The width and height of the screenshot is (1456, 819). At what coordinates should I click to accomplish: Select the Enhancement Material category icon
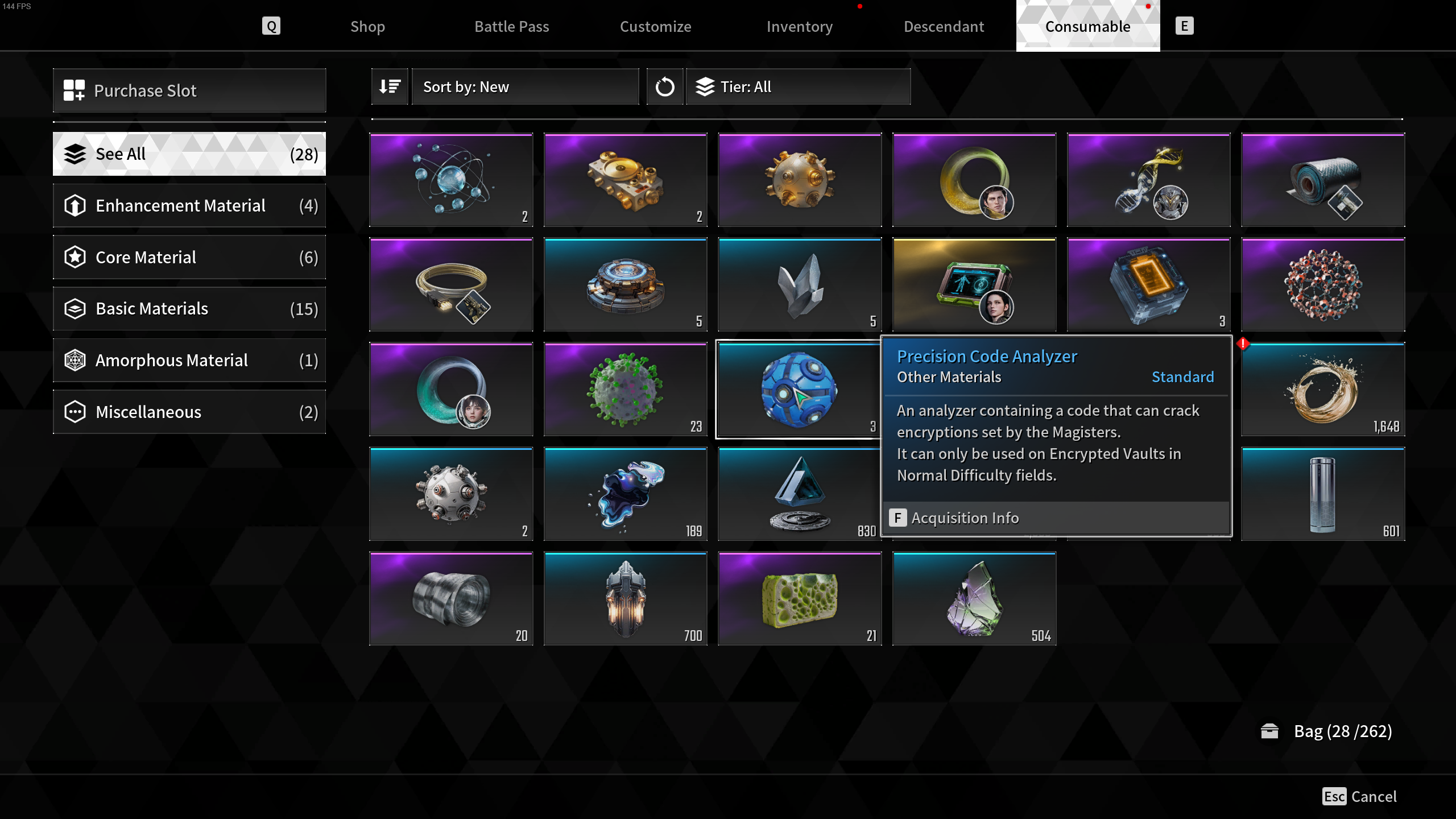point(75,205)
